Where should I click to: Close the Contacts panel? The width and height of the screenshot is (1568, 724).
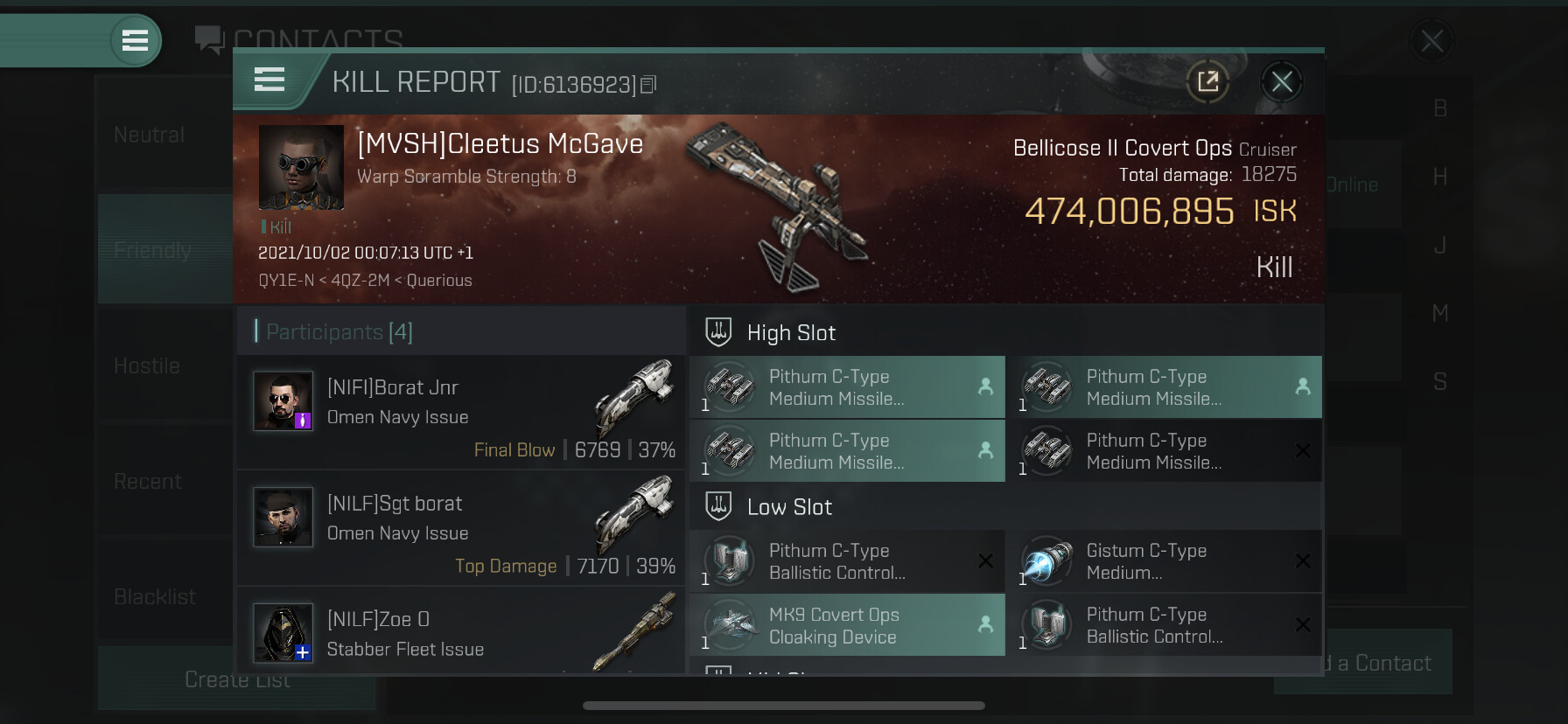1431,40
